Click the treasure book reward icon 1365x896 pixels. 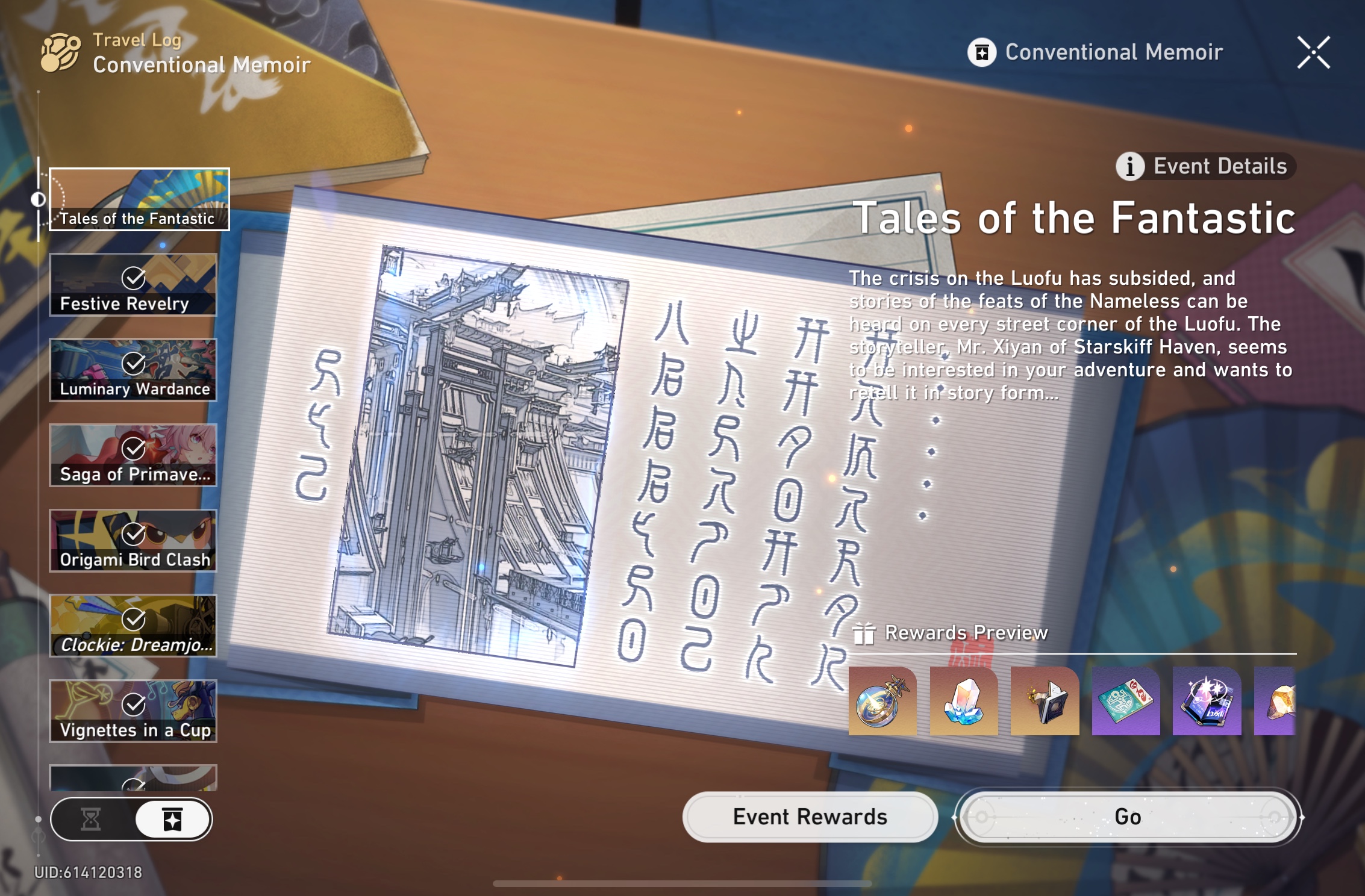(1043, 702)
